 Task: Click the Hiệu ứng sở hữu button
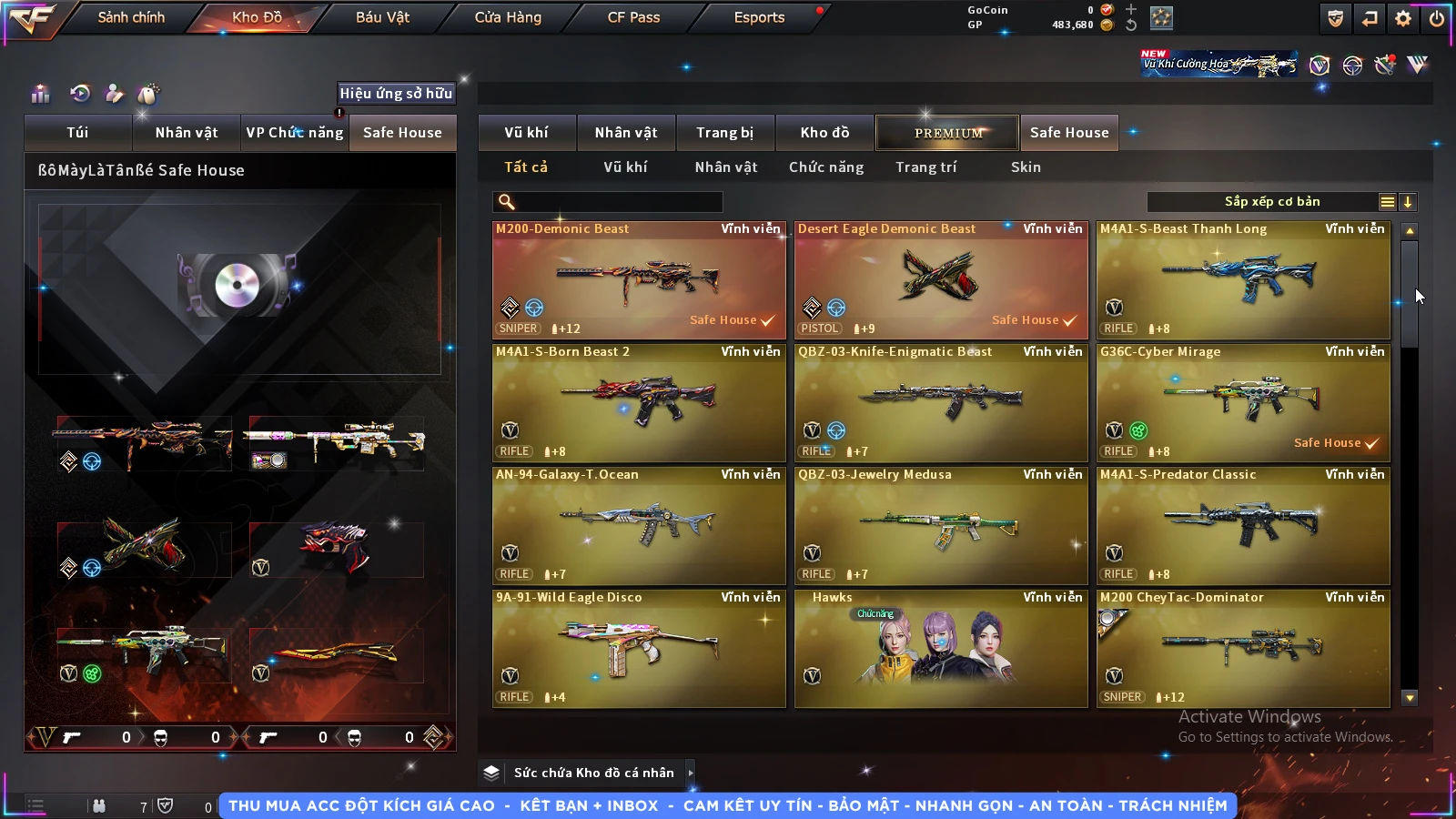pyautogui.click(x=396, y=93)
